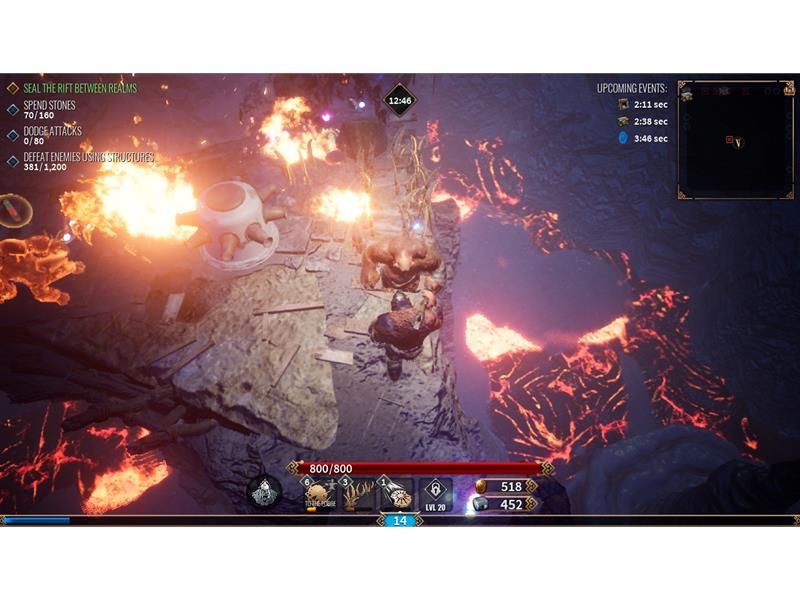800x600 pixels.
Task: Select the blue 3:46 upcoming event icon
Action: (623, 138)
